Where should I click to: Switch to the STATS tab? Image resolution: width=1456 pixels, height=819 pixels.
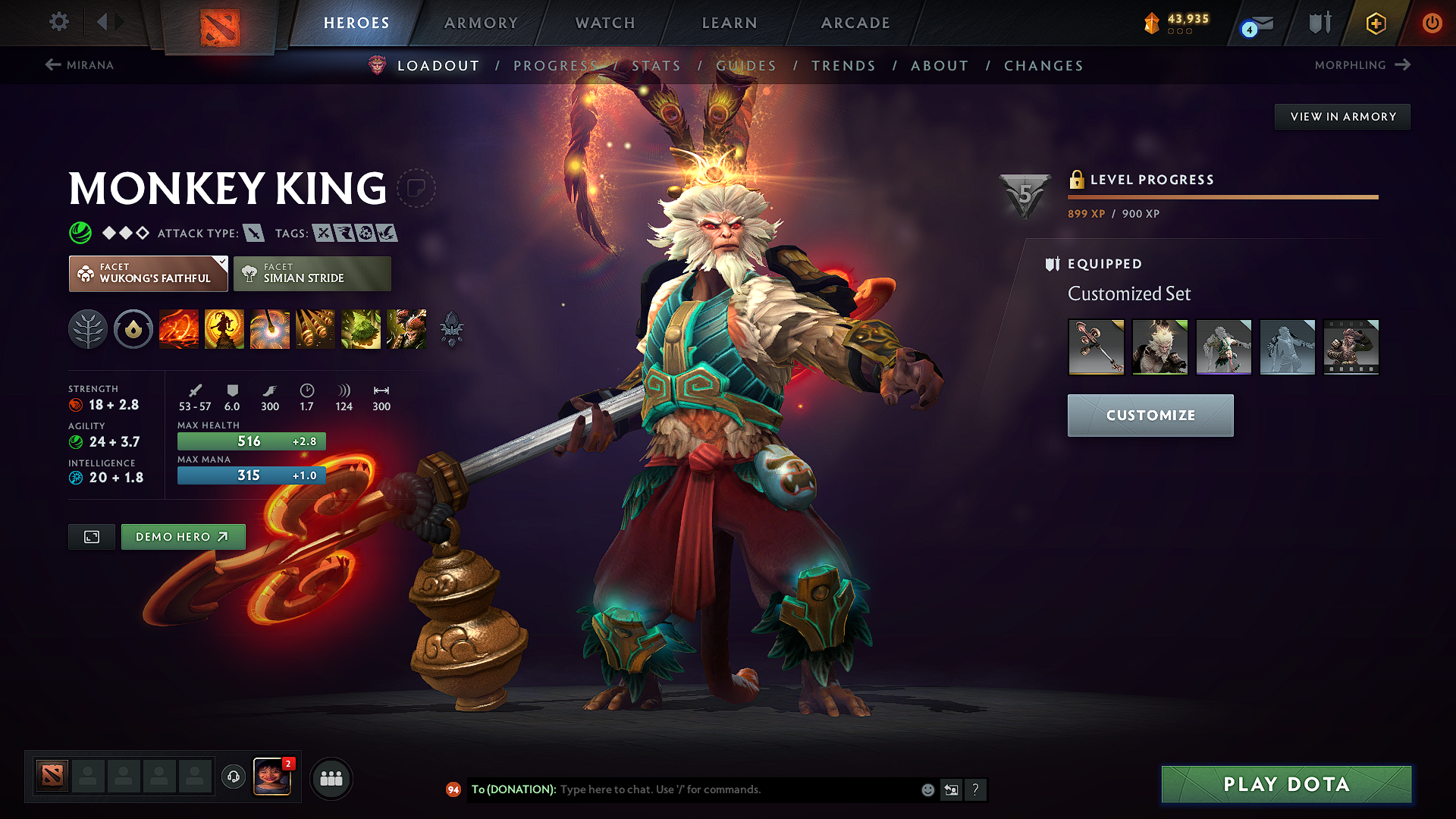coord(657,66)
